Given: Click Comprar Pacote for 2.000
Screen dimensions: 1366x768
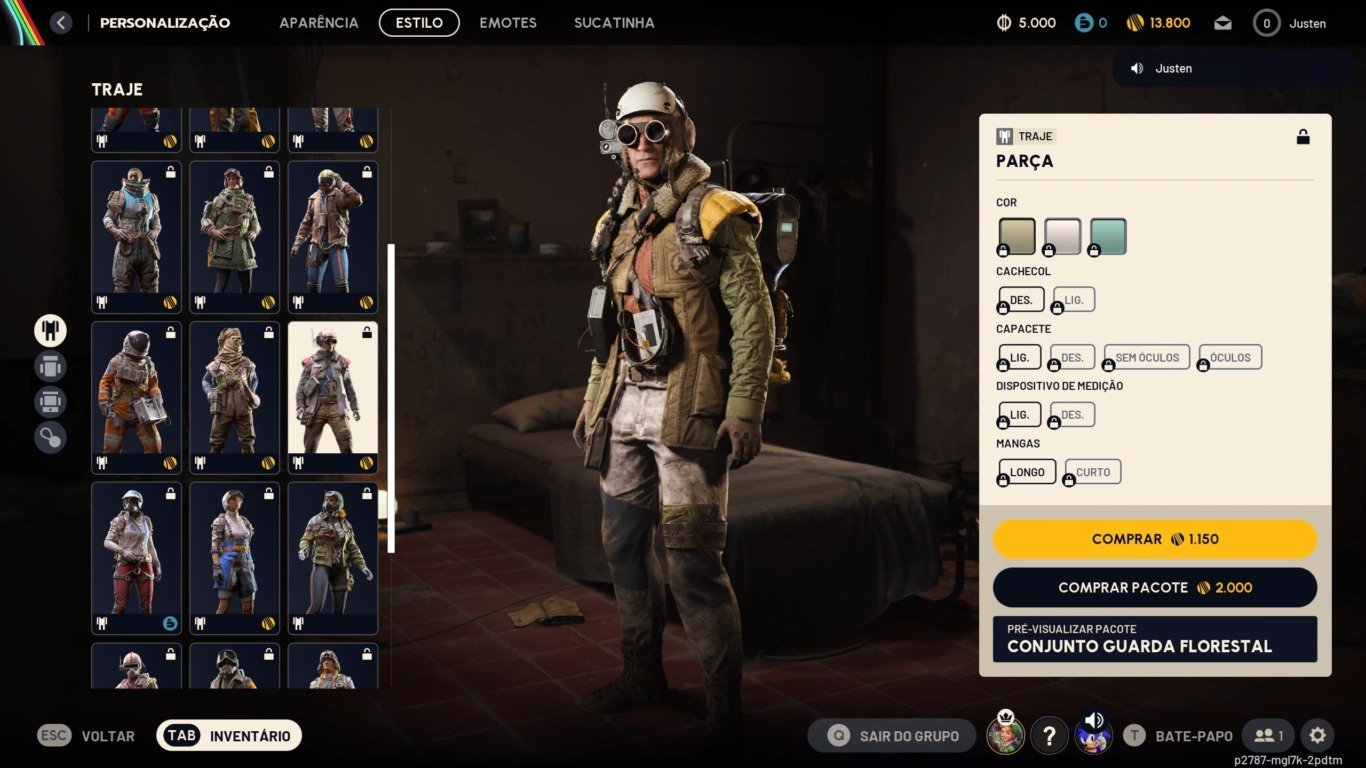Looking at the screenshot, I should (1154, 588).
